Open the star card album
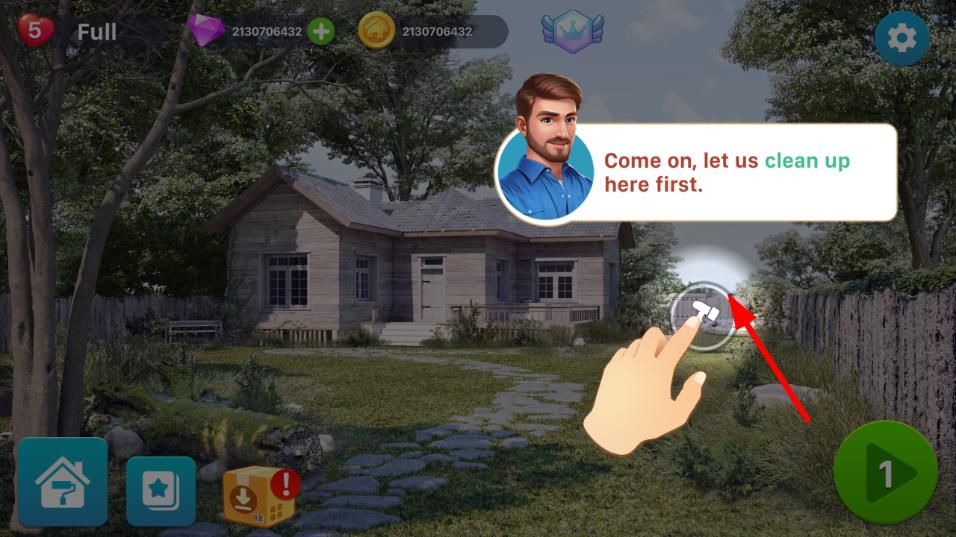Viewport: 956px width, 537px height. coord(161,491)
